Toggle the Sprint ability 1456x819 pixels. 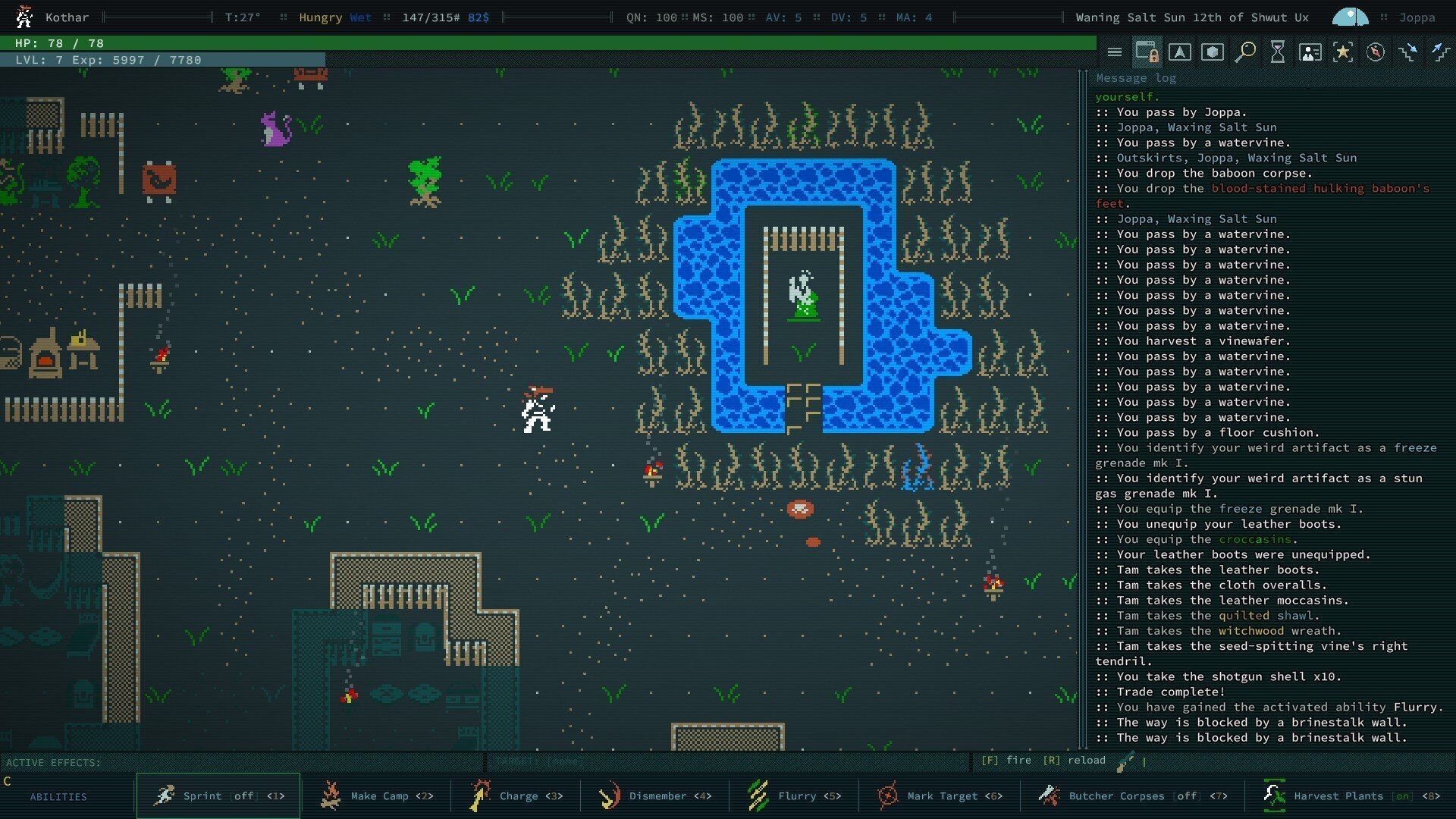(x=218, y=795)
